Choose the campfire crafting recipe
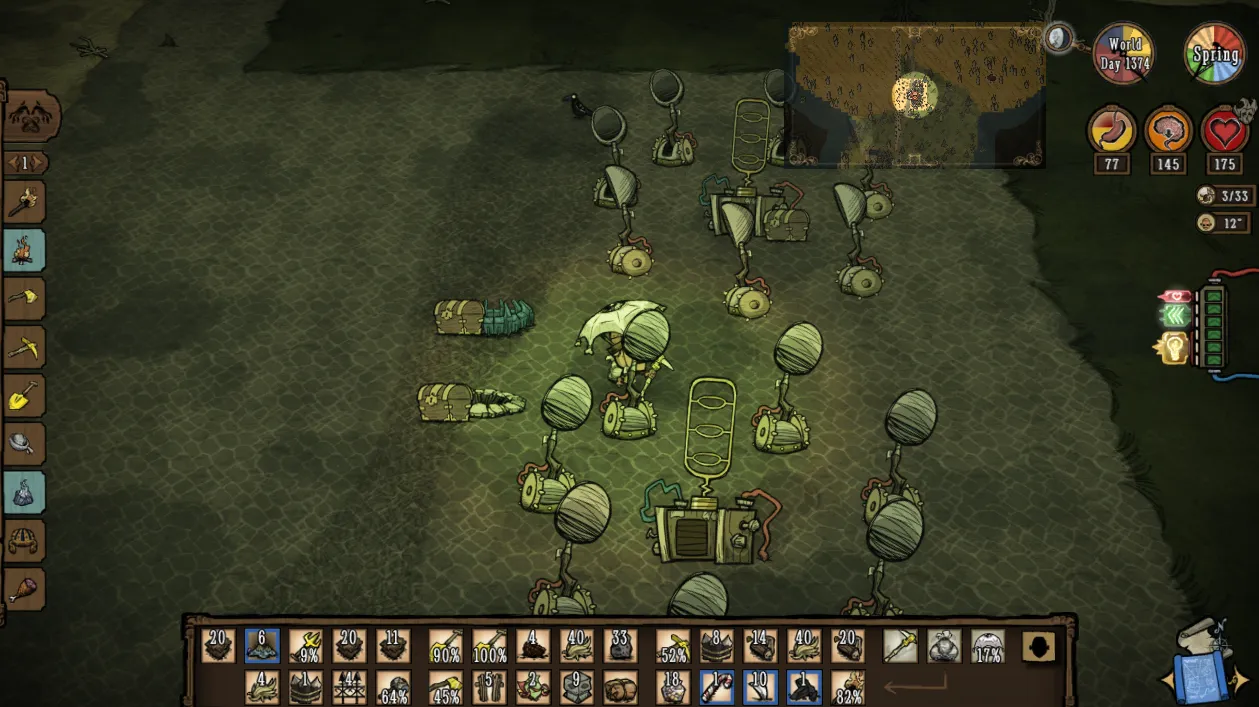The height and width of the screenshot is (707, 1259). click(24, 251)
